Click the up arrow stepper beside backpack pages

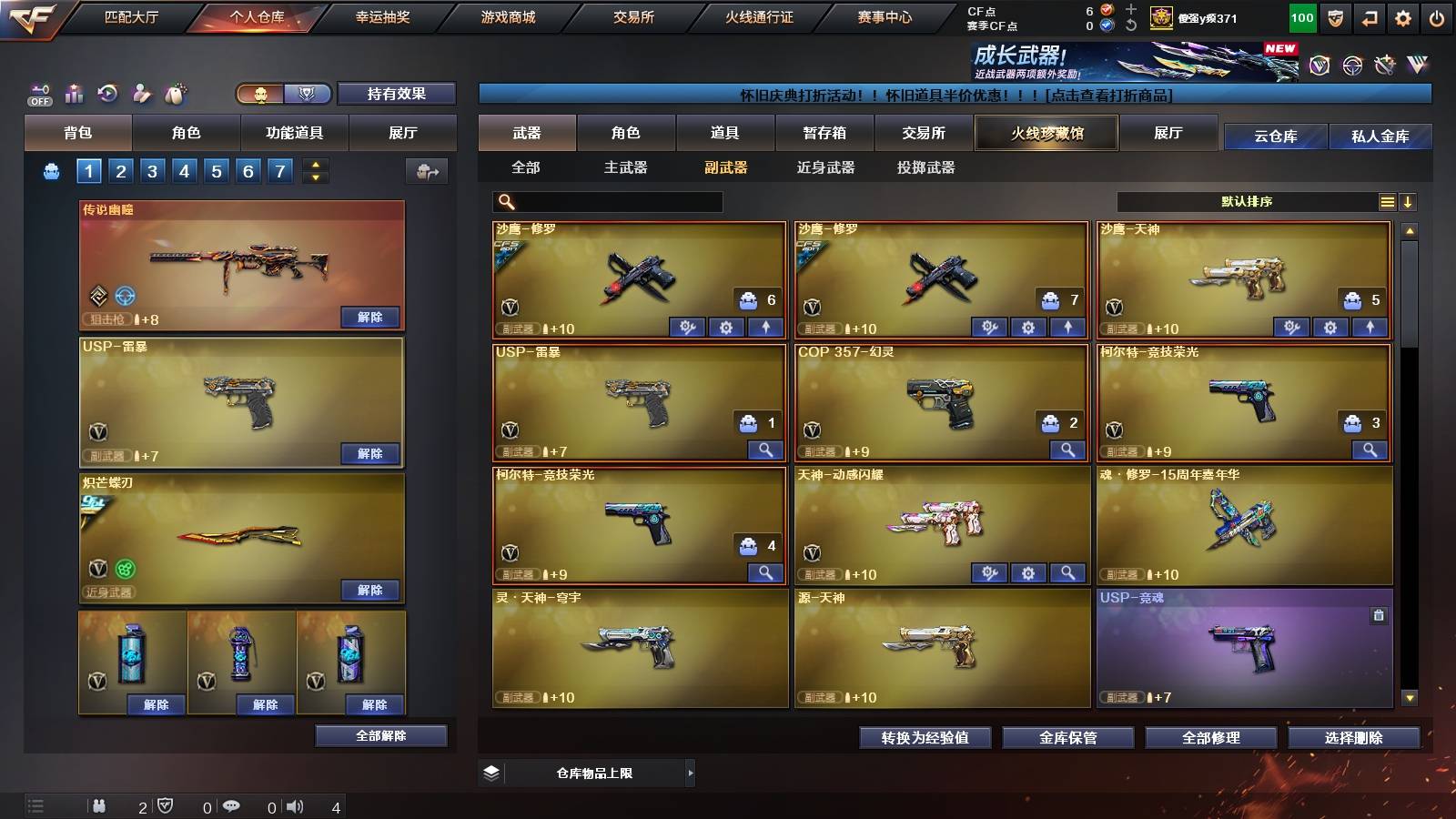314,165
